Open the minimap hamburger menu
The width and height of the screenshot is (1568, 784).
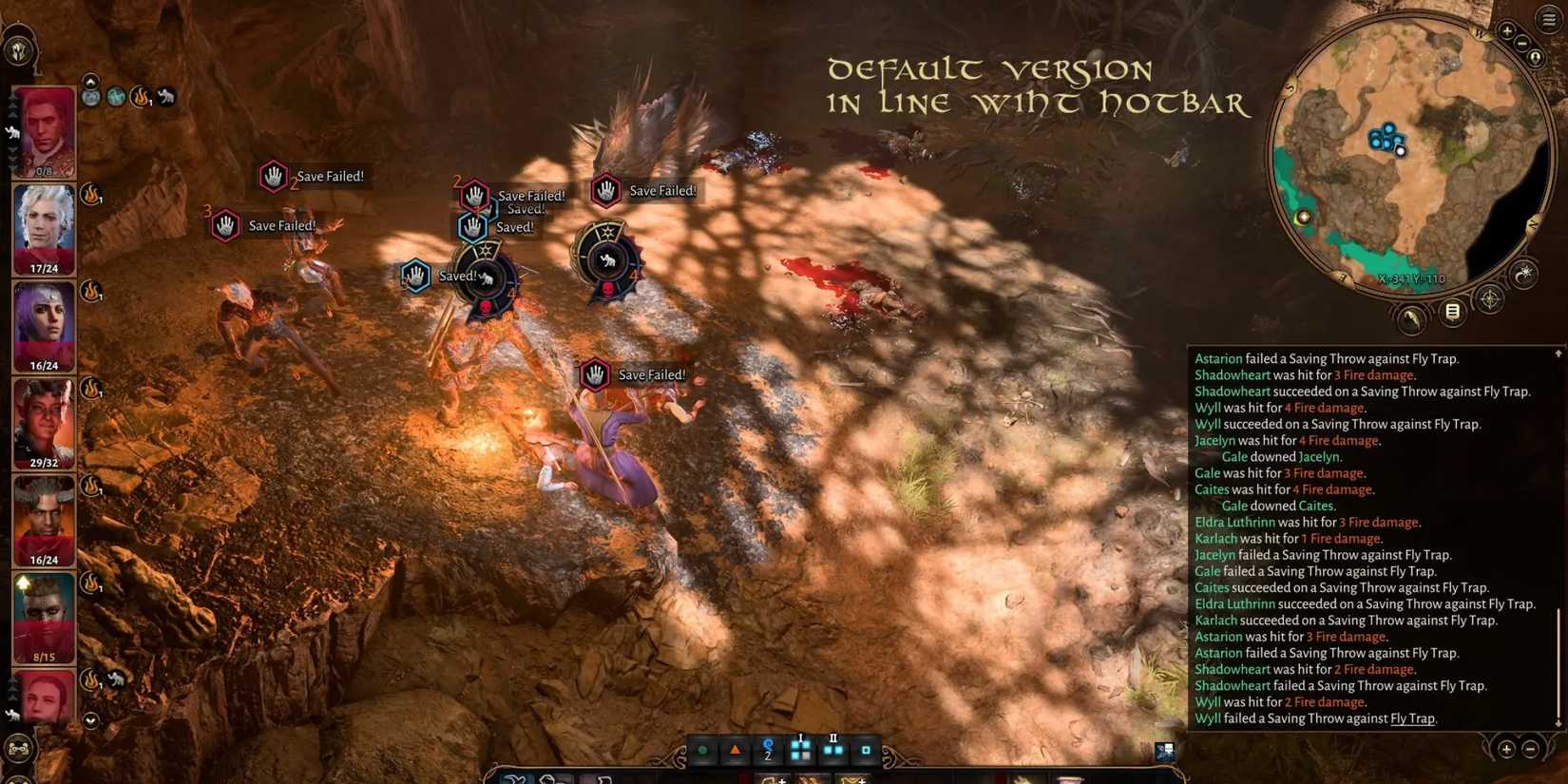[1547, 19]
